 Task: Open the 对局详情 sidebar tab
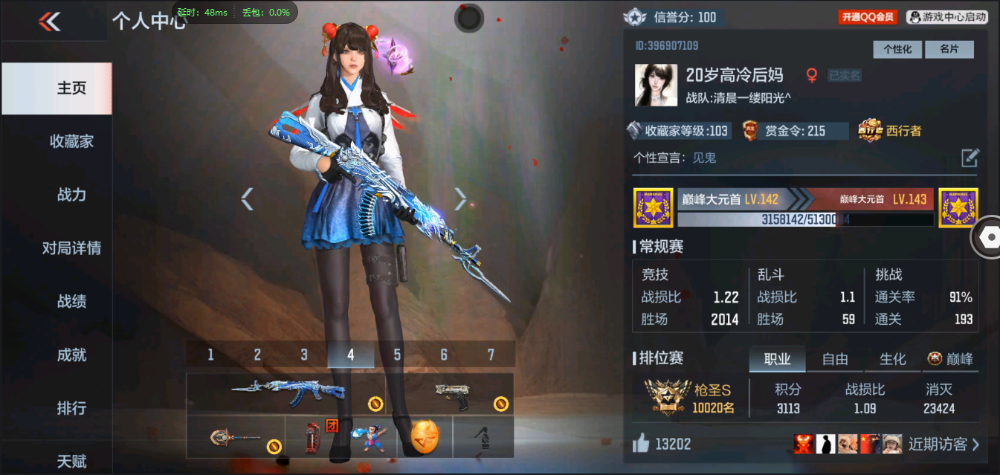tap(71, 248)
